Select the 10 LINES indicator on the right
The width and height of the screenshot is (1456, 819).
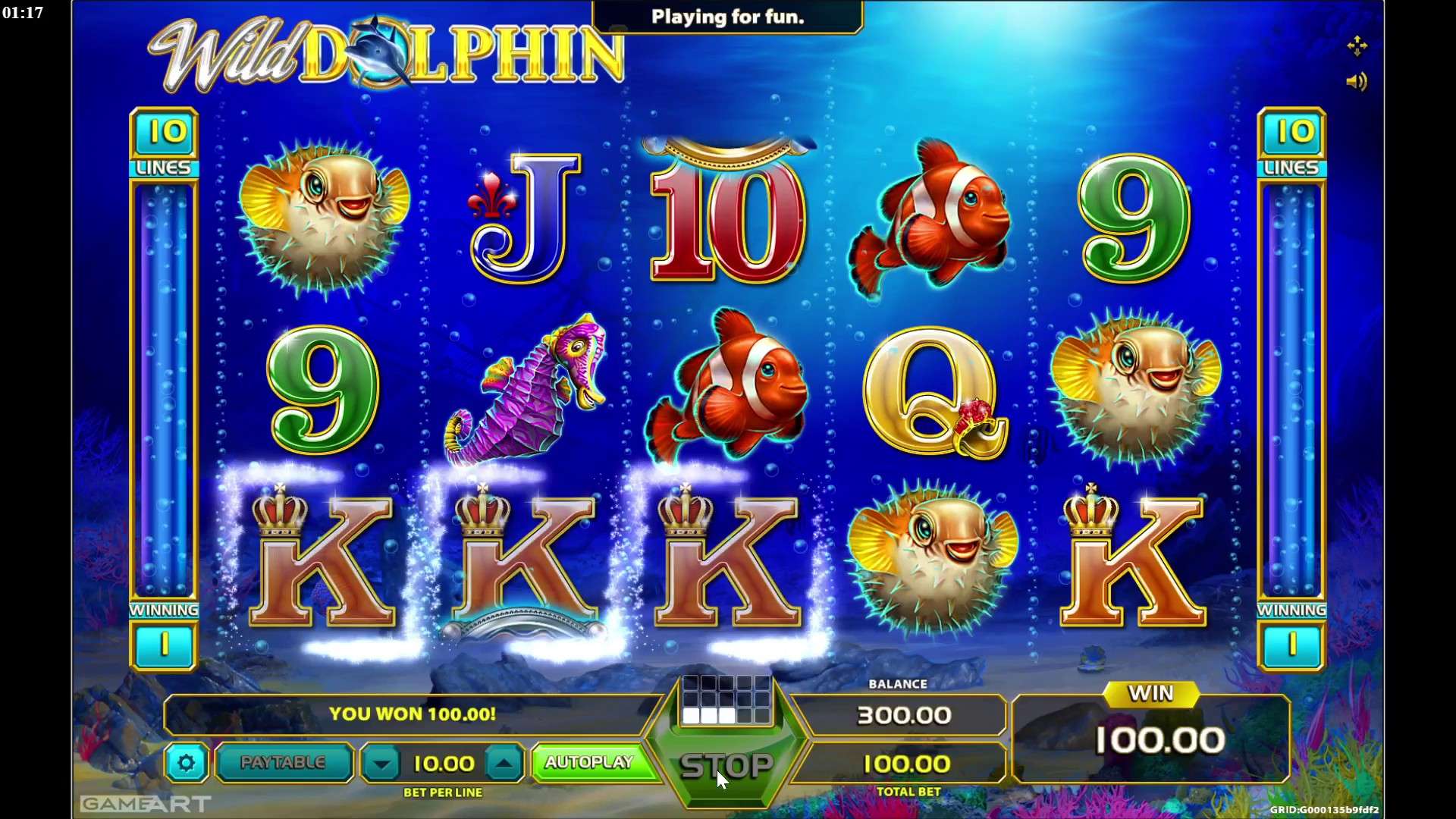pyautogui.click(x=1291, y=144)
